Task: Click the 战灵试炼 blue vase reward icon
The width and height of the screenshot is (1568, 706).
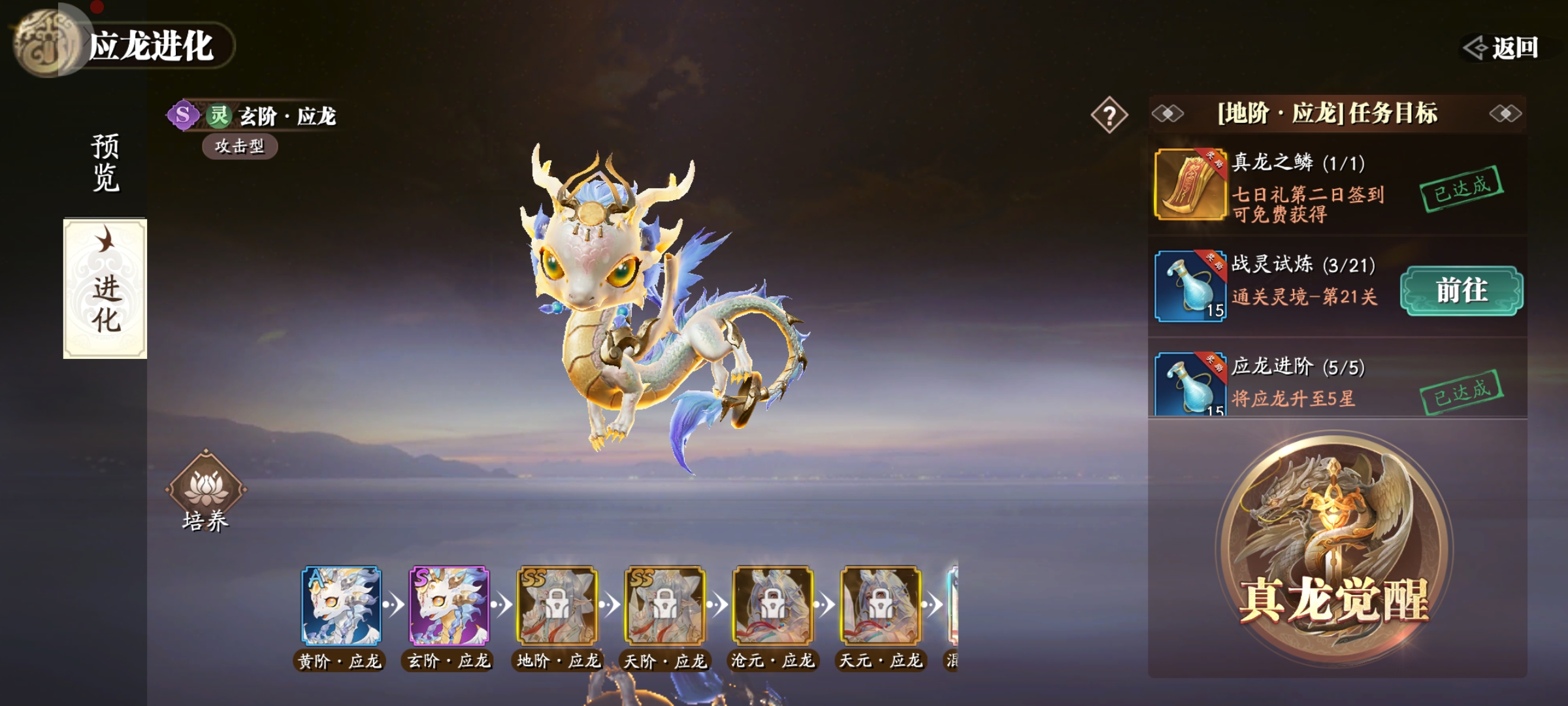Action: [x=1190, y=286]
